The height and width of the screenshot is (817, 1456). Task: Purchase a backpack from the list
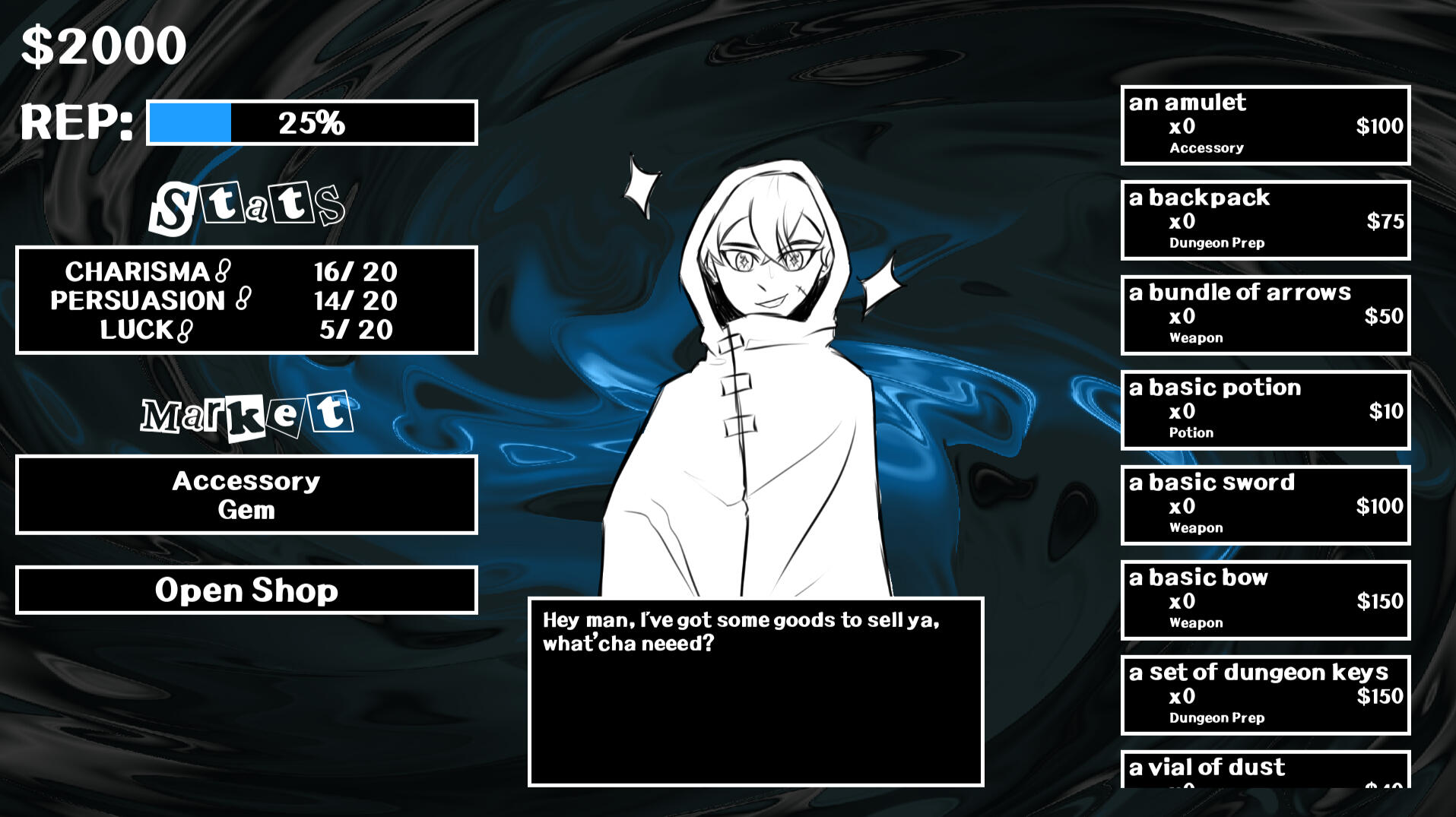[1265, 220]
